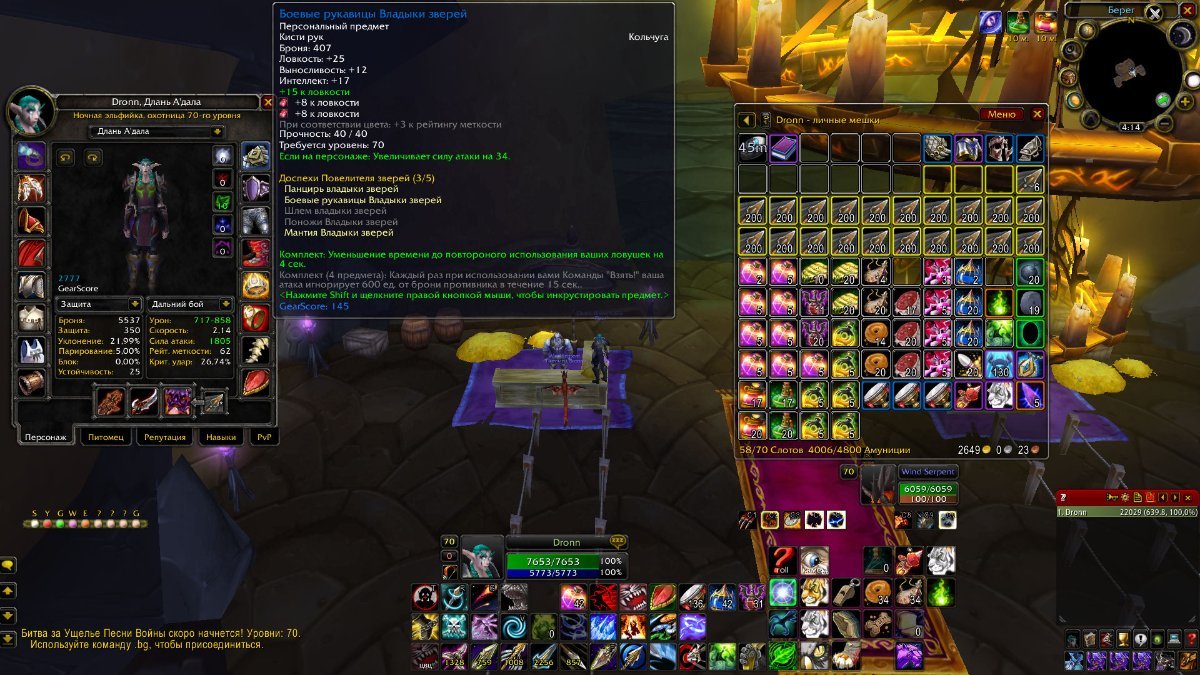Select the purple book in the bag
Screen dimensions: 1200x675
[x=783, y=149]
